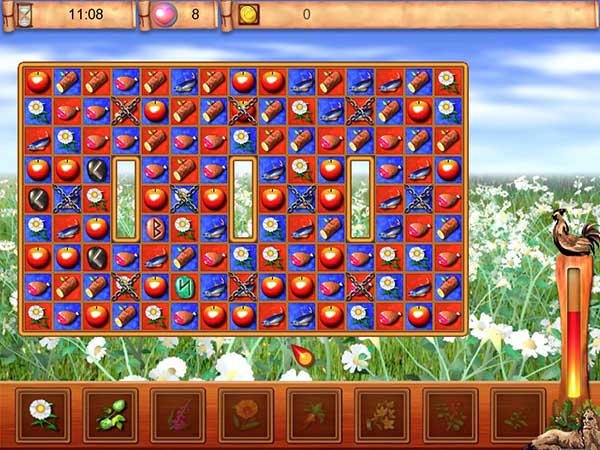
Task: Pick the purple flower sprig slot
Action: [178, 414]
